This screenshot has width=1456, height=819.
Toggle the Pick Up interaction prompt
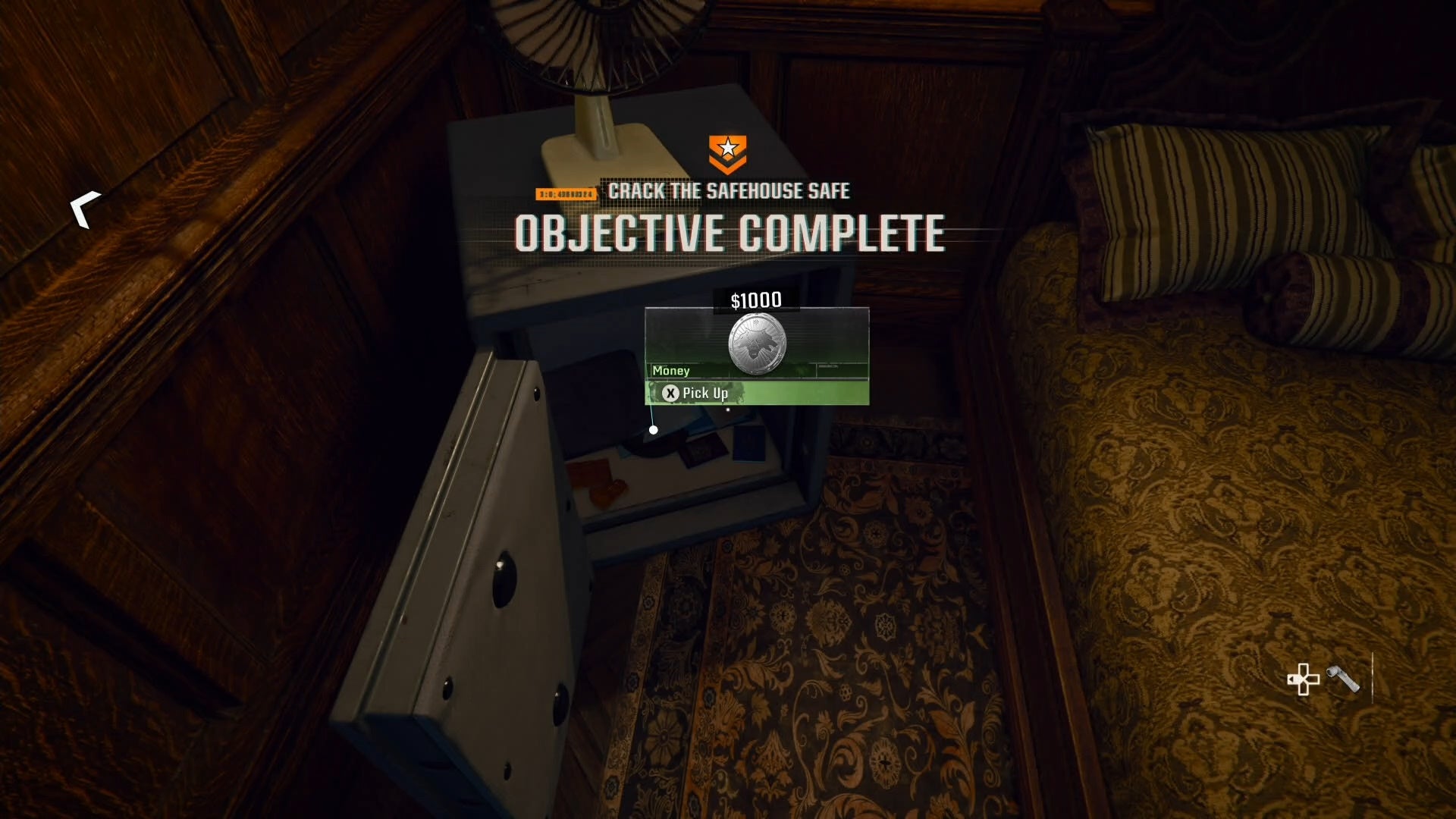[x=704, y=394]
